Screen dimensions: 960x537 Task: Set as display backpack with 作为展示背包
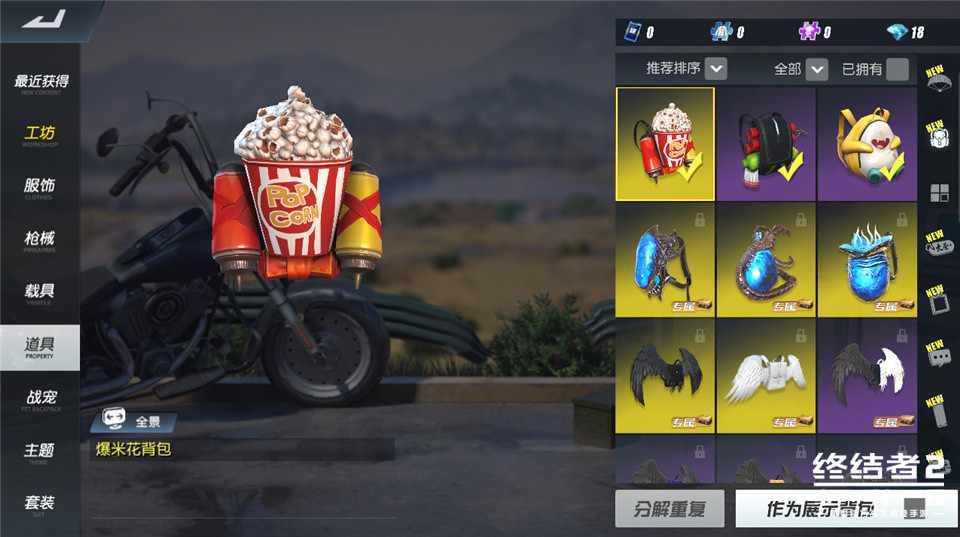click(x=820, y=508)
